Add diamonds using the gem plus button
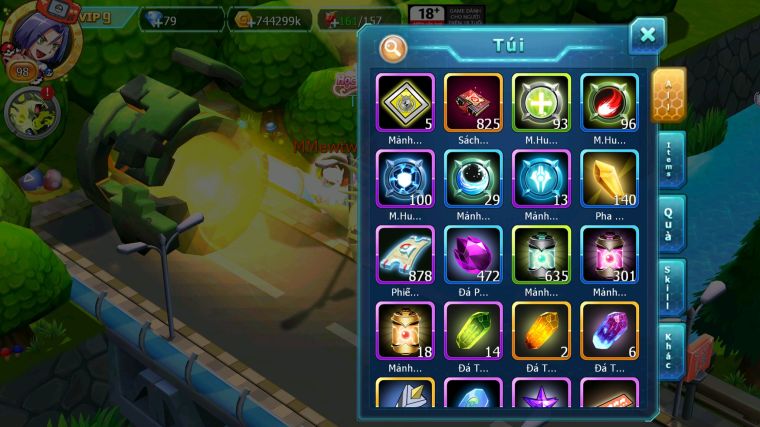Image resolution: width=760 pixels, height=427 pixels. [155, 20]
